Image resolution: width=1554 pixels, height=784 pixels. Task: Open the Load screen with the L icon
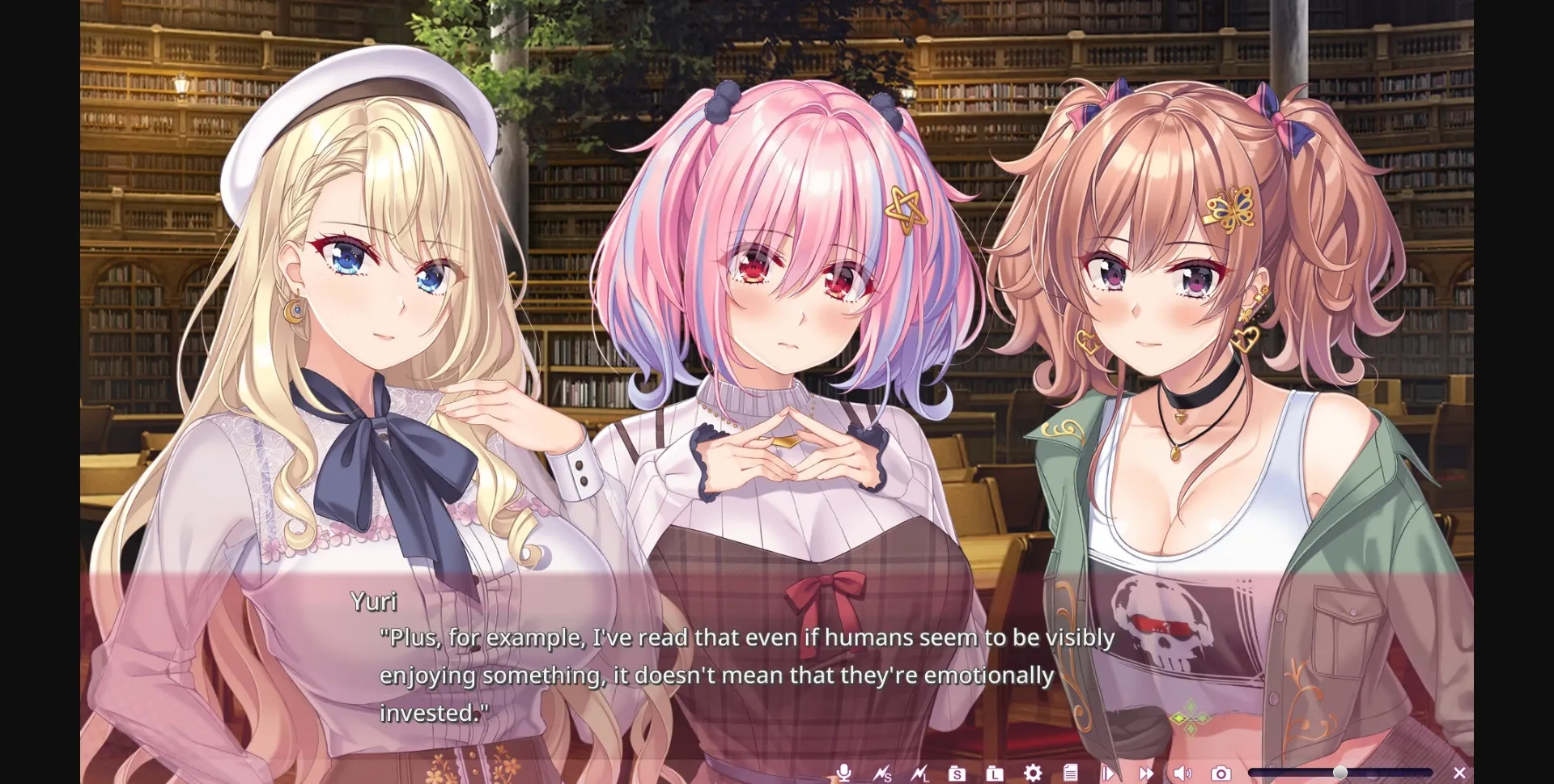point(994,773)
